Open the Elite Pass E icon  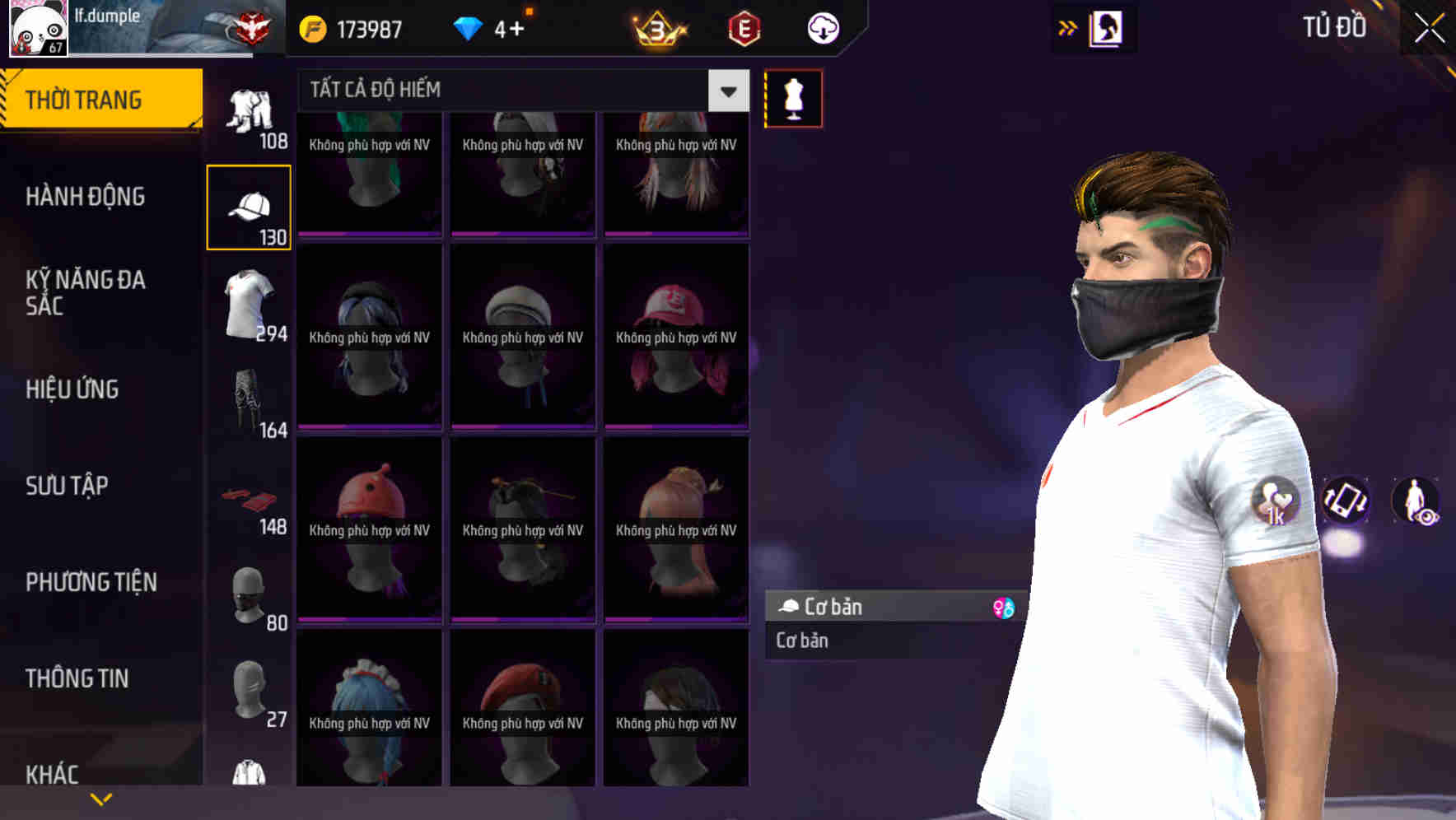click(x=744, y=27)
